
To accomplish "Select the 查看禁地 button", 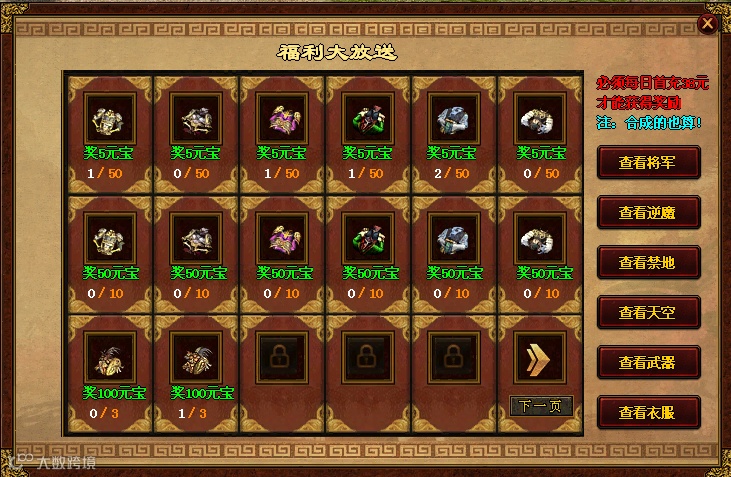I will [647, 262].
